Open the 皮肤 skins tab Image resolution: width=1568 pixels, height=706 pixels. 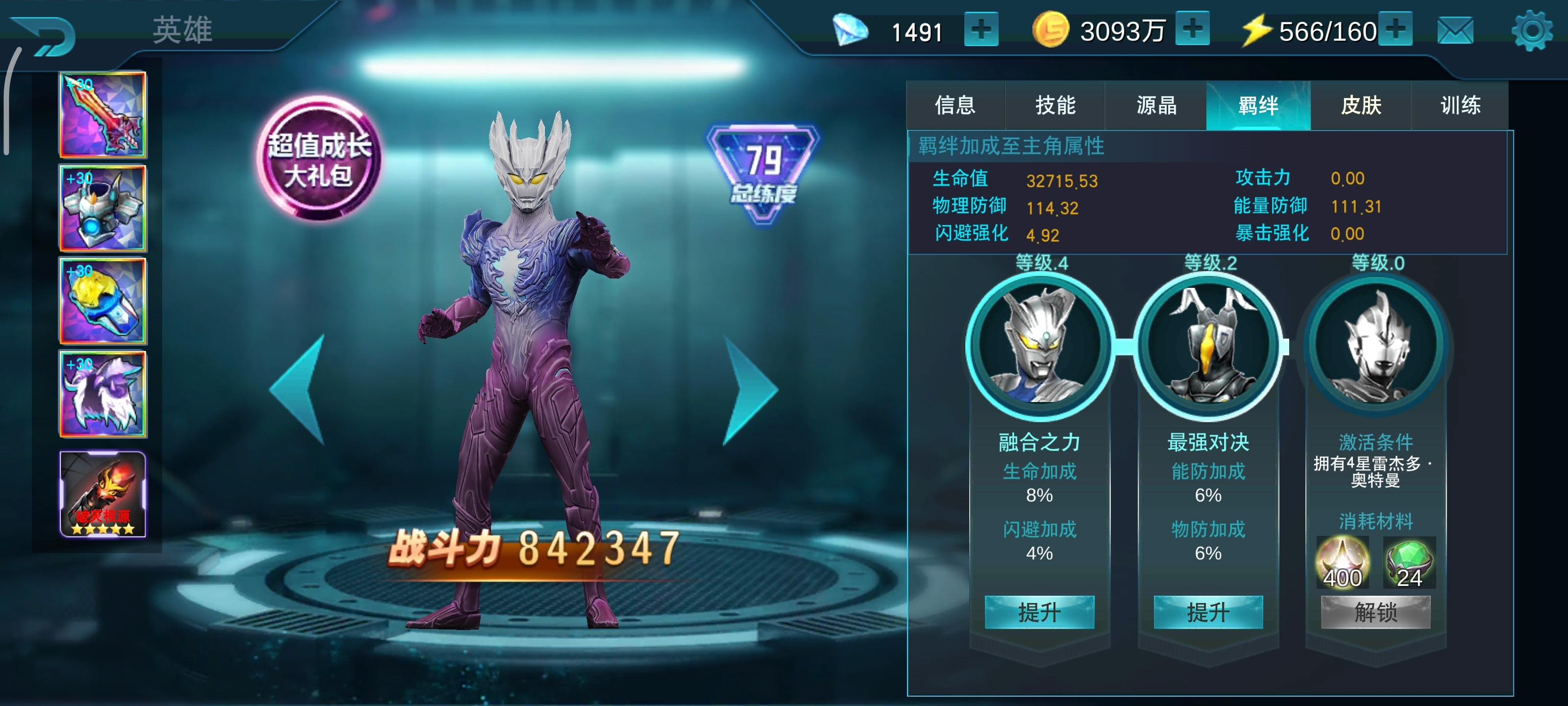coord(1360,105)
